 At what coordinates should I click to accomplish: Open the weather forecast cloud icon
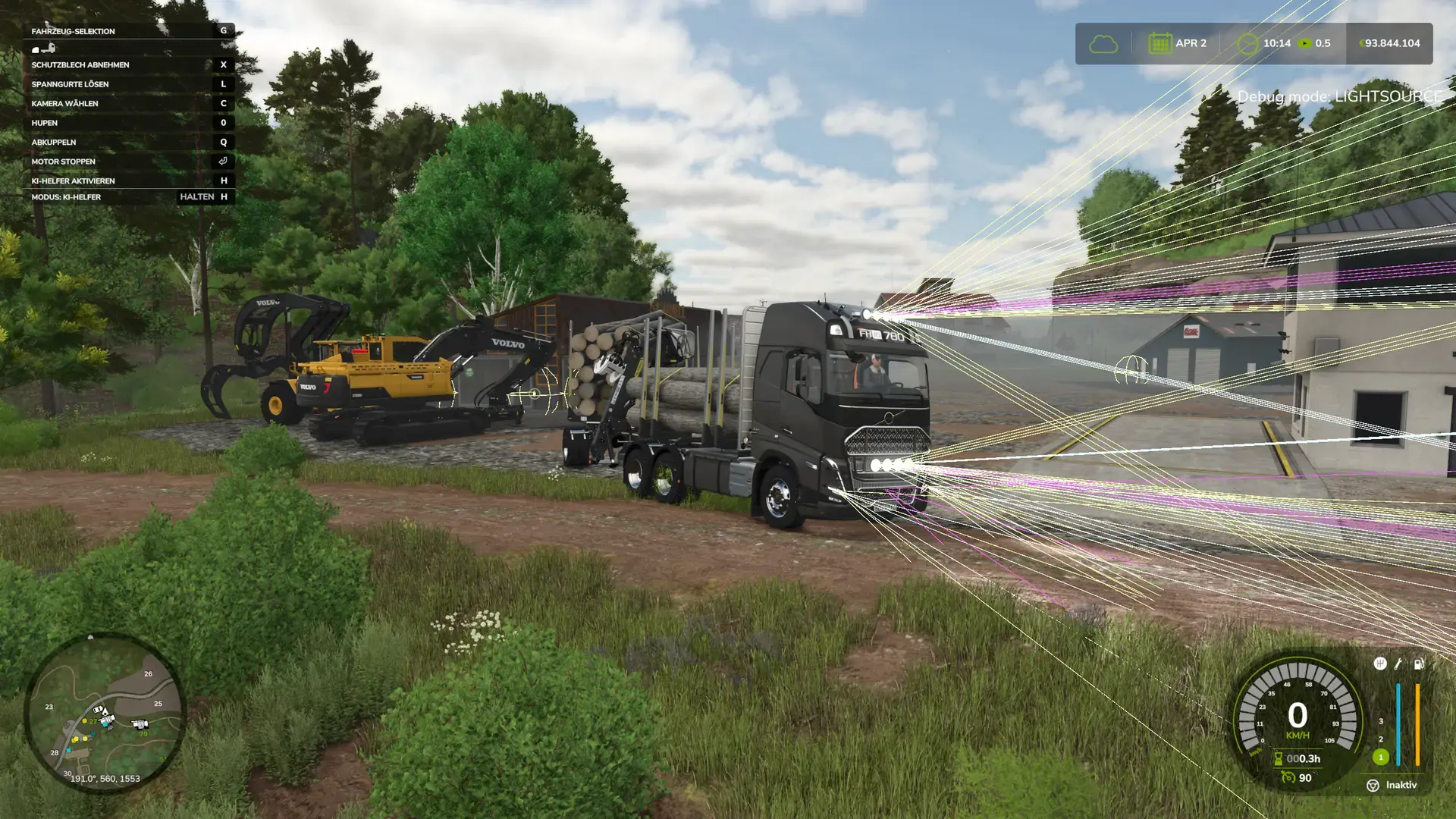point(1103,44)
